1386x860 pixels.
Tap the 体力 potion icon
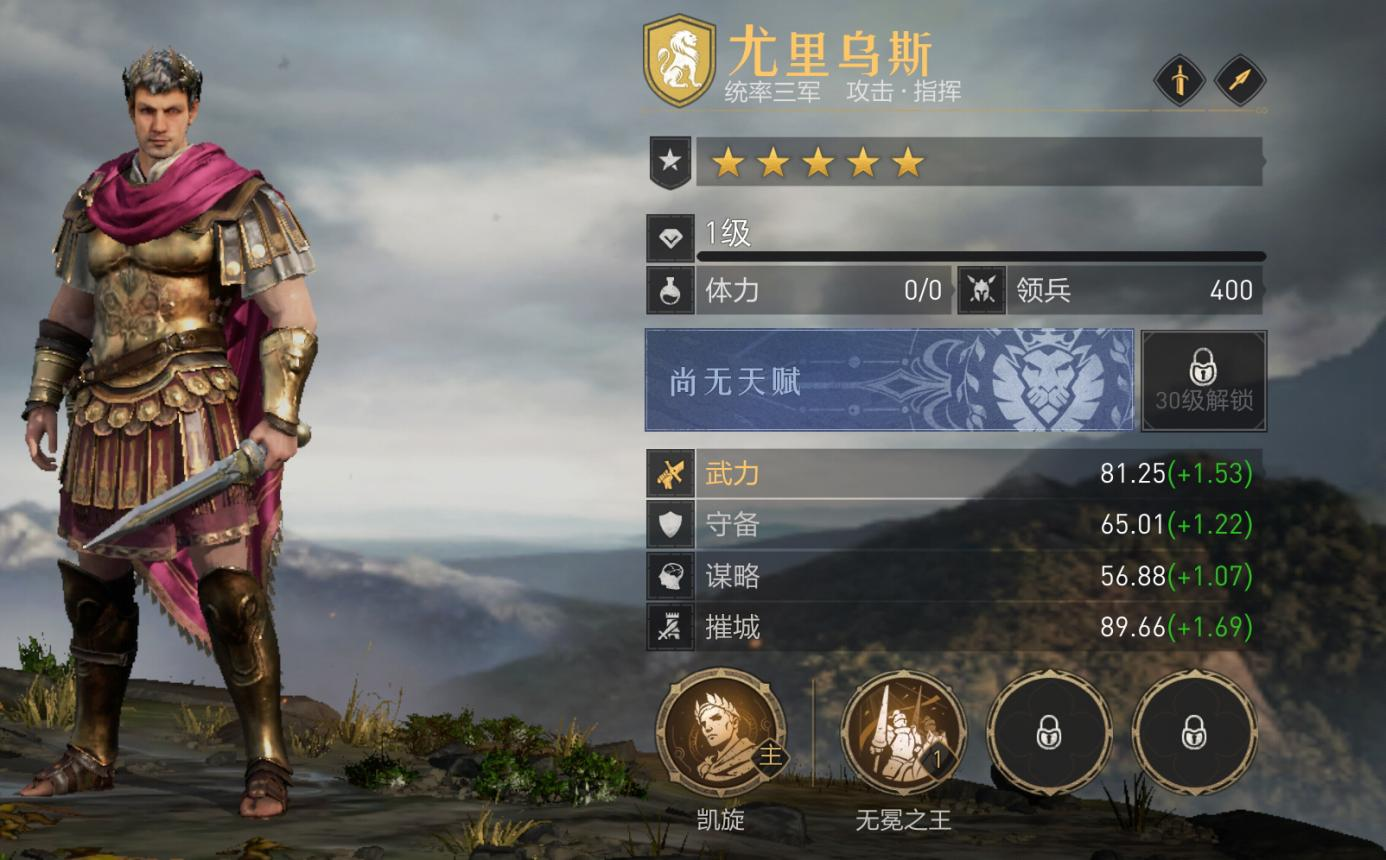[x=670, y=290]
